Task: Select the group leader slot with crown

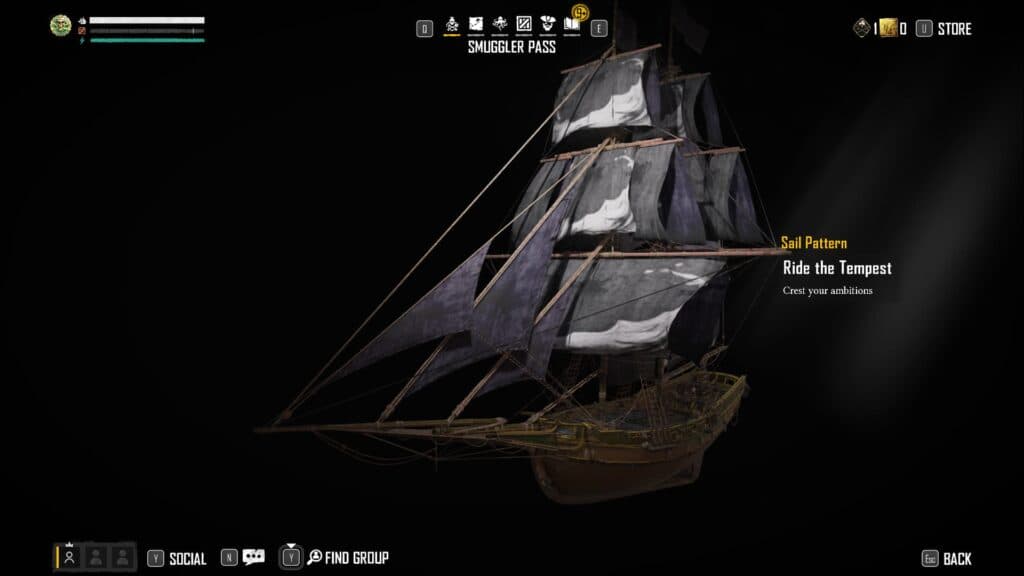Action: point(70,557)
